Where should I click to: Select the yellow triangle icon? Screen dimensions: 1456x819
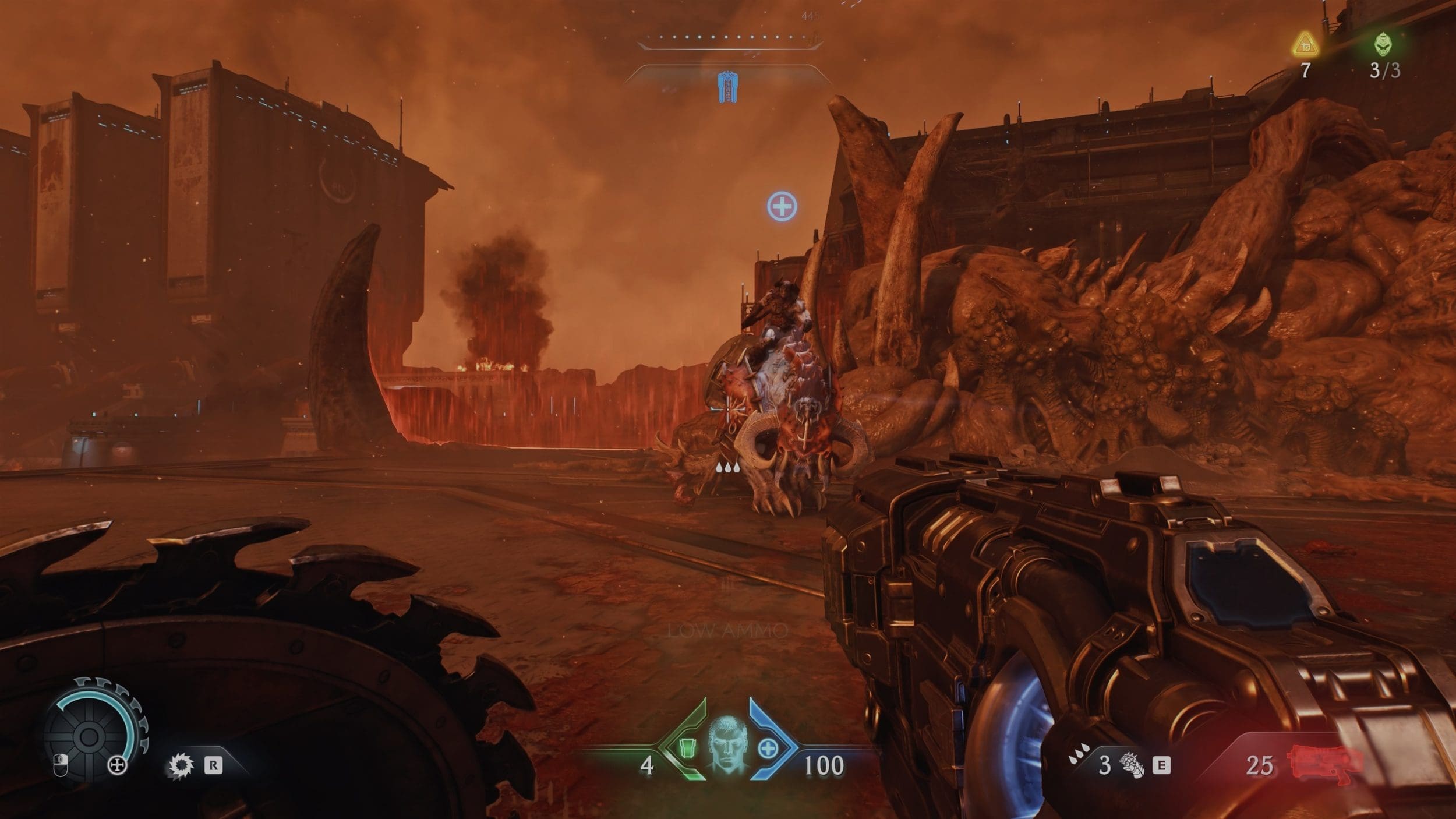pyautogui.click(x=1305, y=45)
